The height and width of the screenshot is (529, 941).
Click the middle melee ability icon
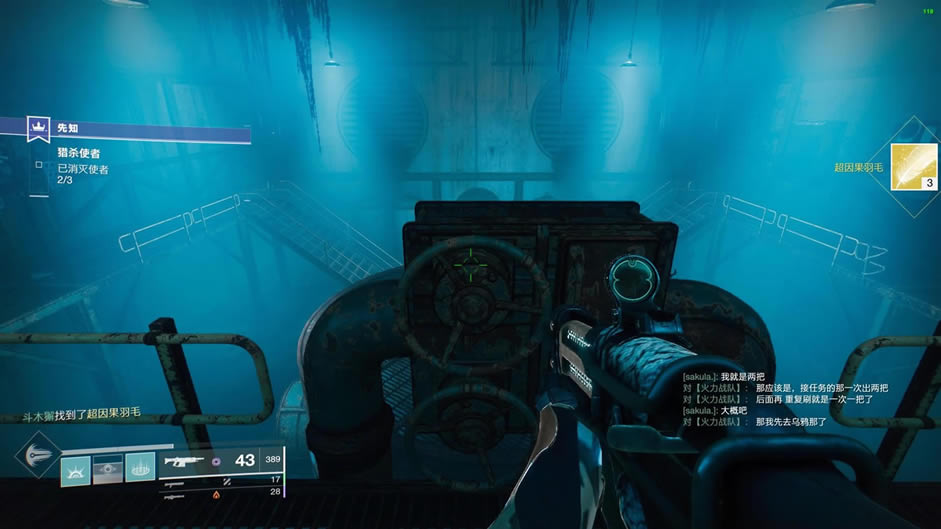pyautogui.click(x=108, y=470)
